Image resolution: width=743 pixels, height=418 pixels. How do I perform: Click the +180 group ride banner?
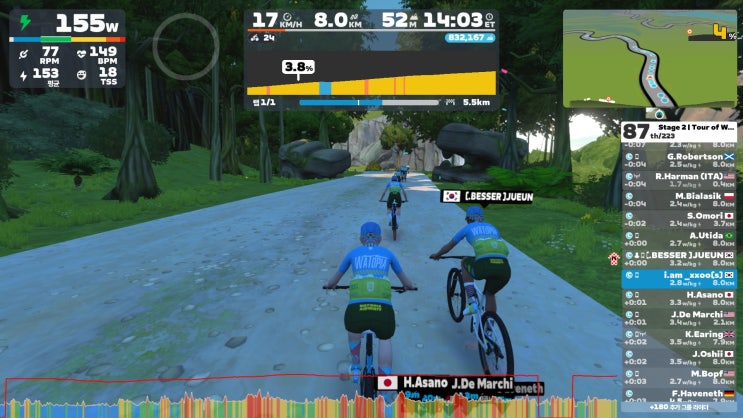(x=680, y=408)
